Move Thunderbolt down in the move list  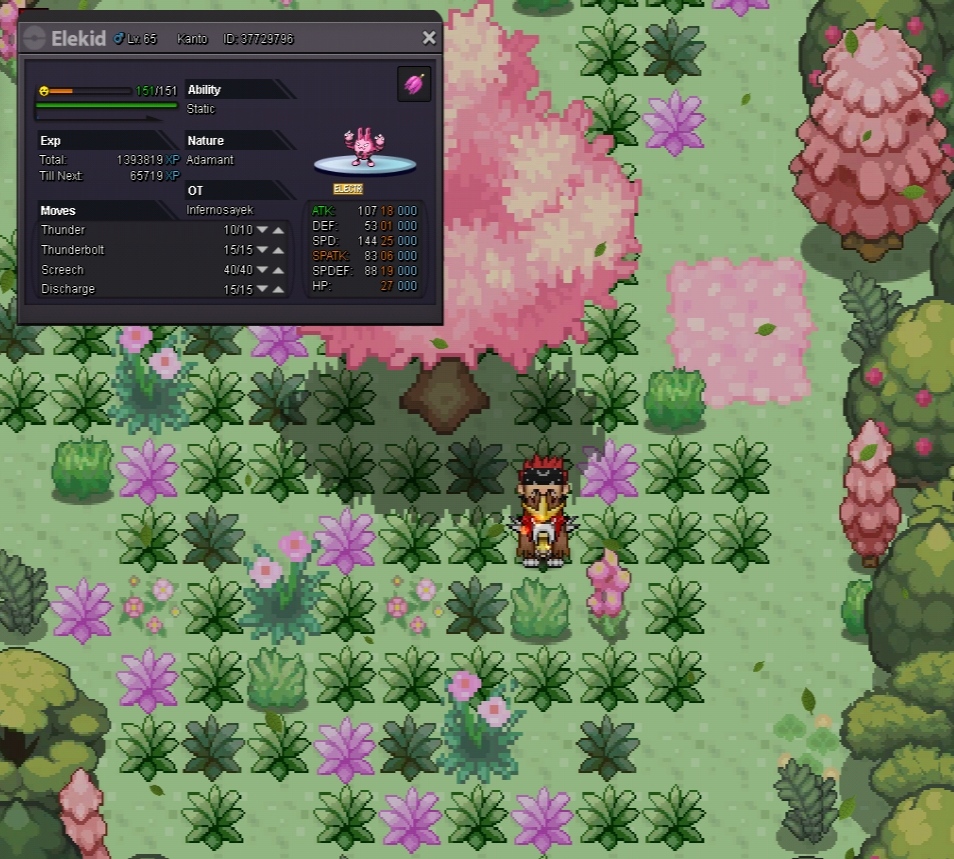click(x=262, y=250)
